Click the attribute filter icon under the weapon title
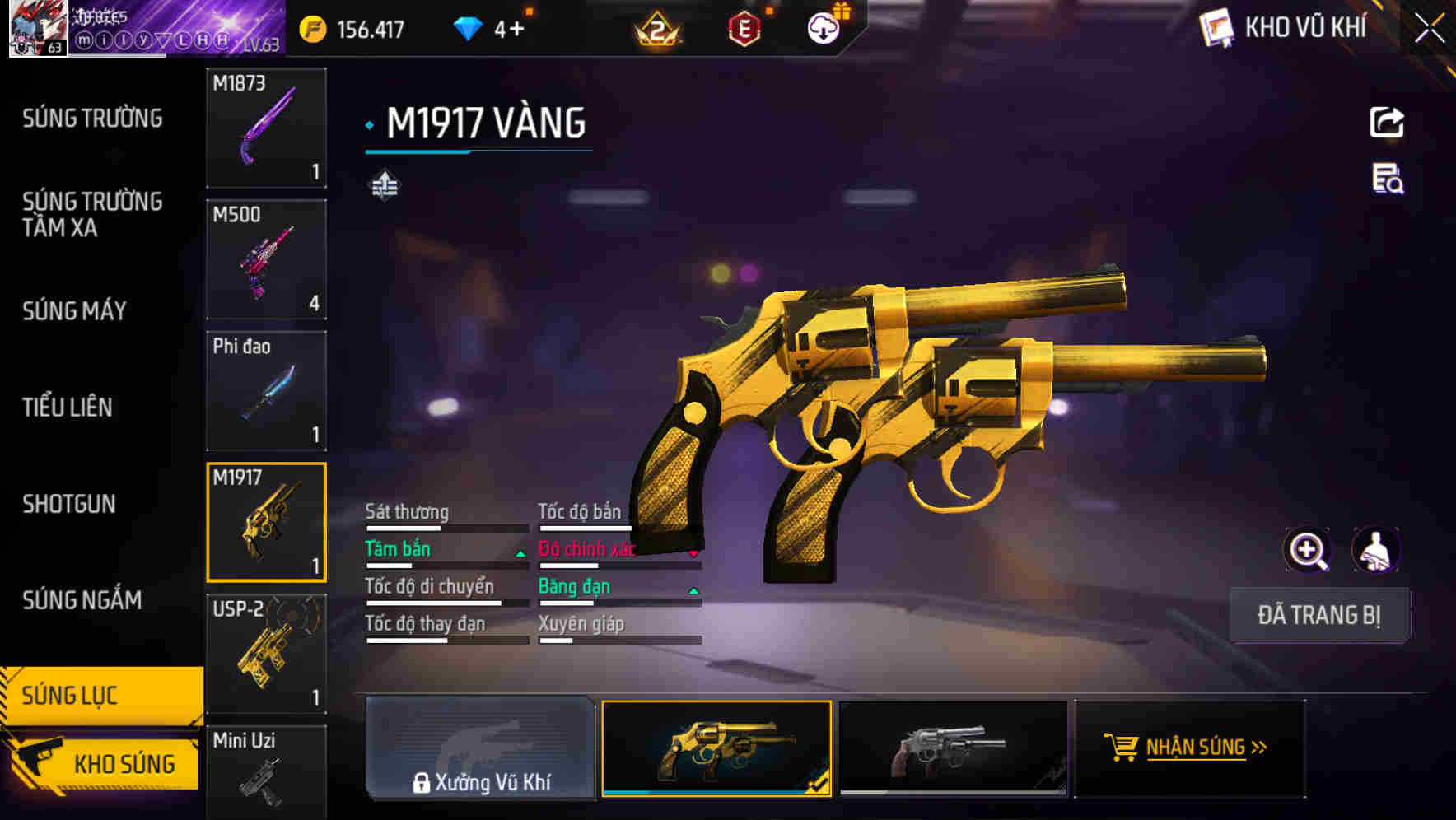This screenshot has height=820, width=1456. [x=384, y=186]
